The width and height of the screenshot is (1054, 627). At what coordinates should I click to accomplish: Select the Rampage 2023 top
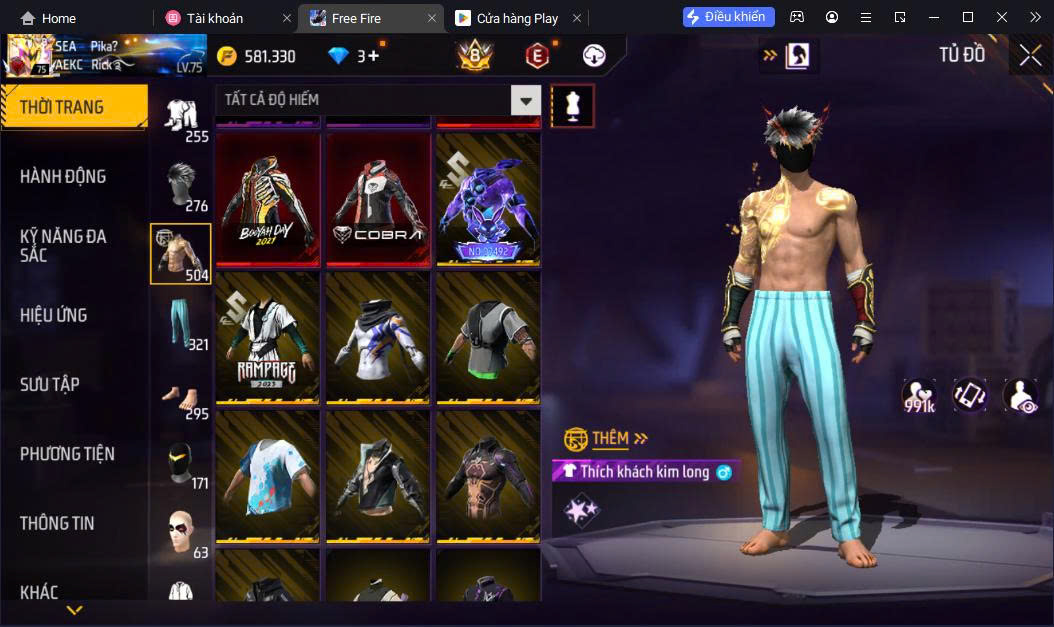tap(268, 337)
